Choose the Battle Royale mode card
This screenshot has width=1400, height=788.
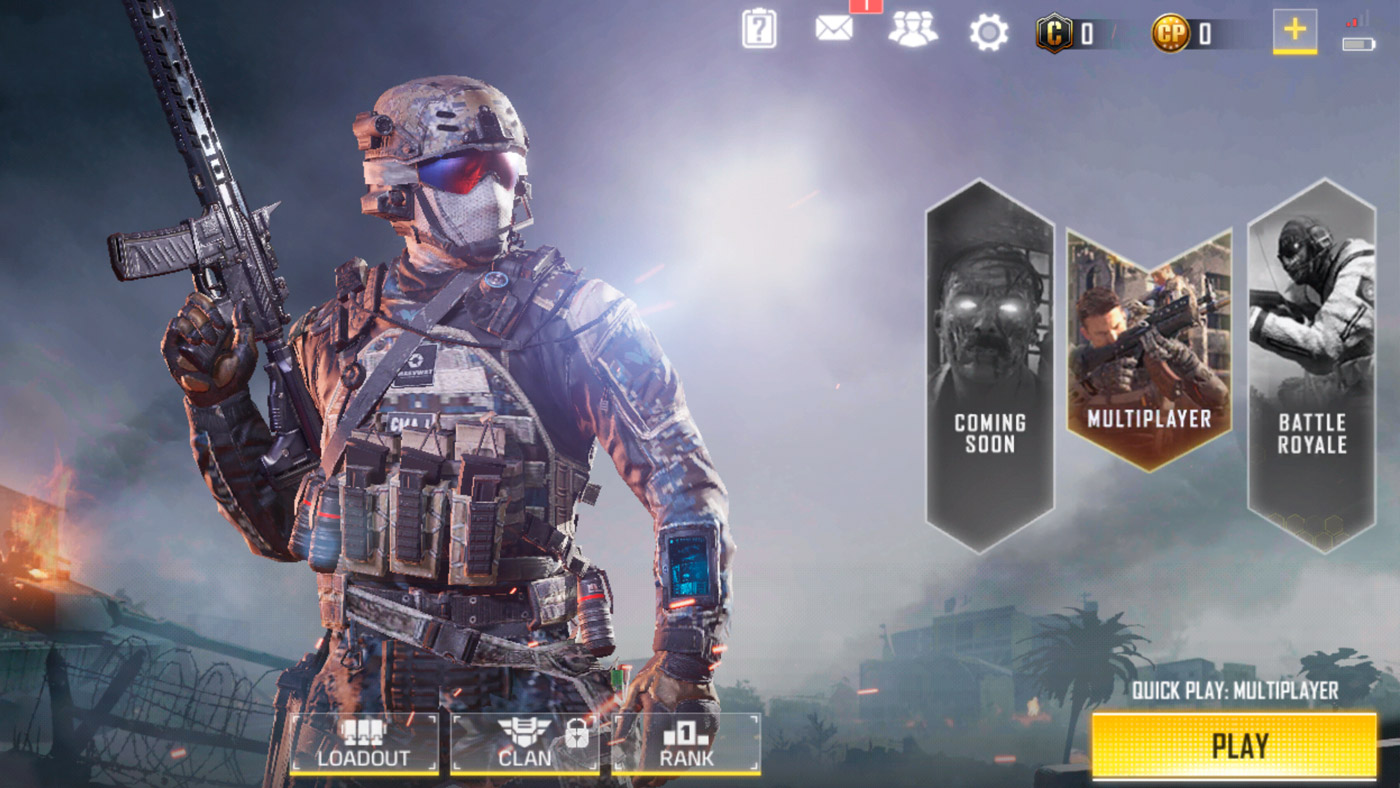click(x=1311, y=365)
